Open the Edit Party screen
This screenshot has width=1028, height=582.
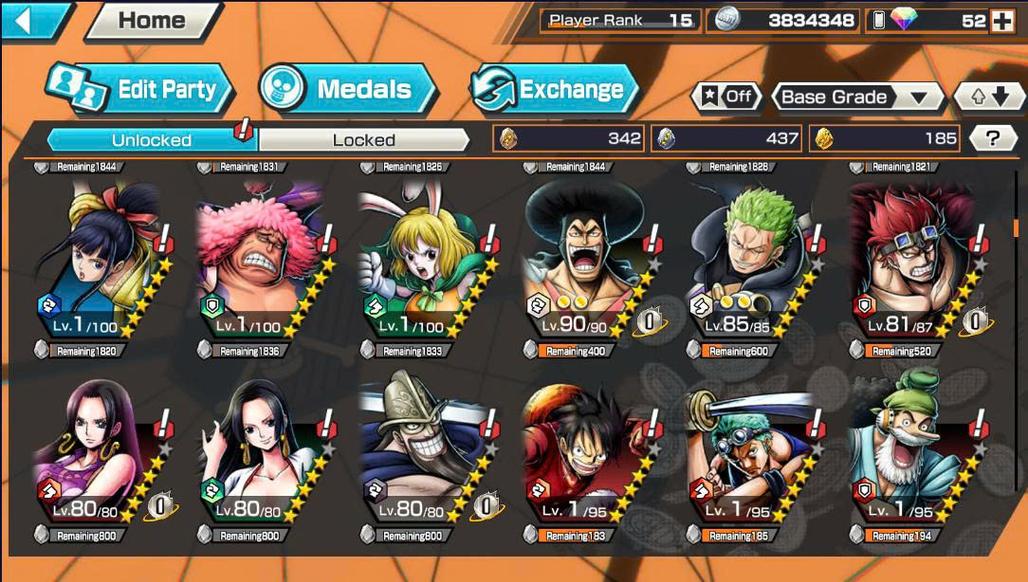pos(140,89)
